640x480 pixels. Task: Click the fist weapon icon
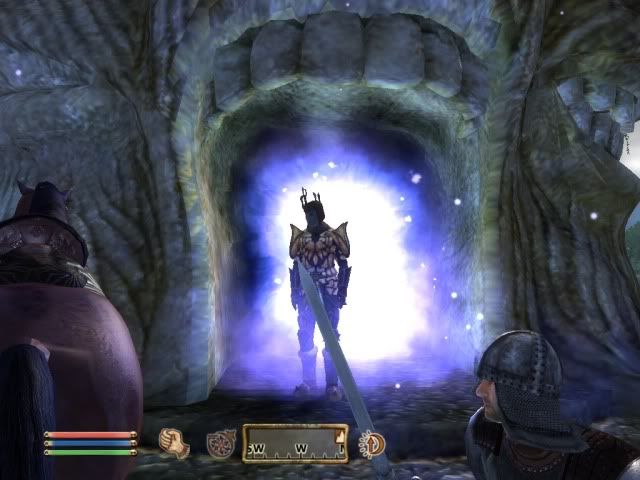(177, 442)
